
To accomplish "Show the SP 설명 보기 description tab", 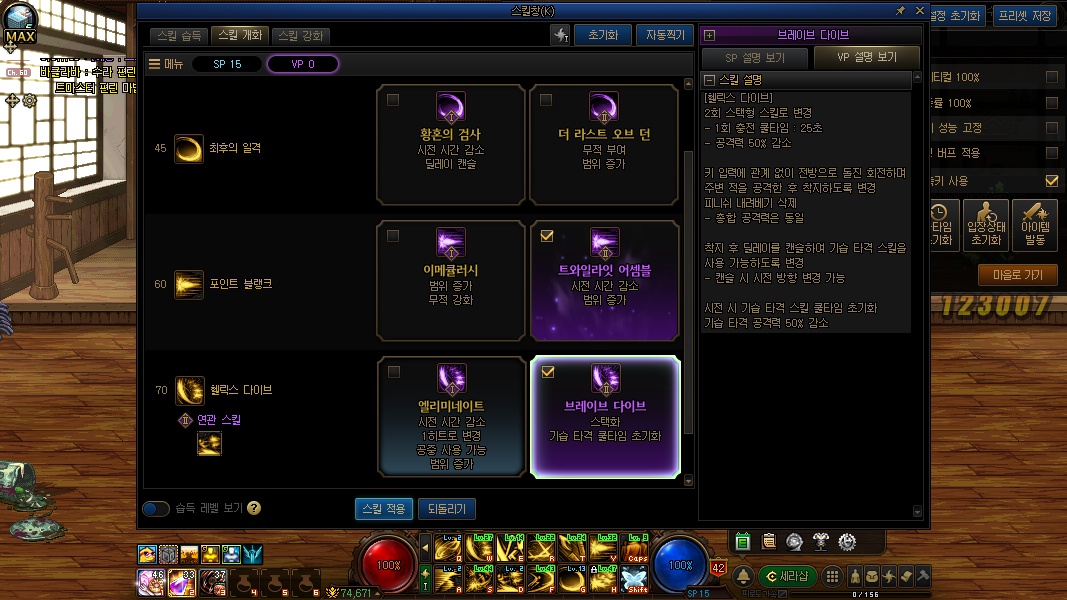I will tap(755, 57).
